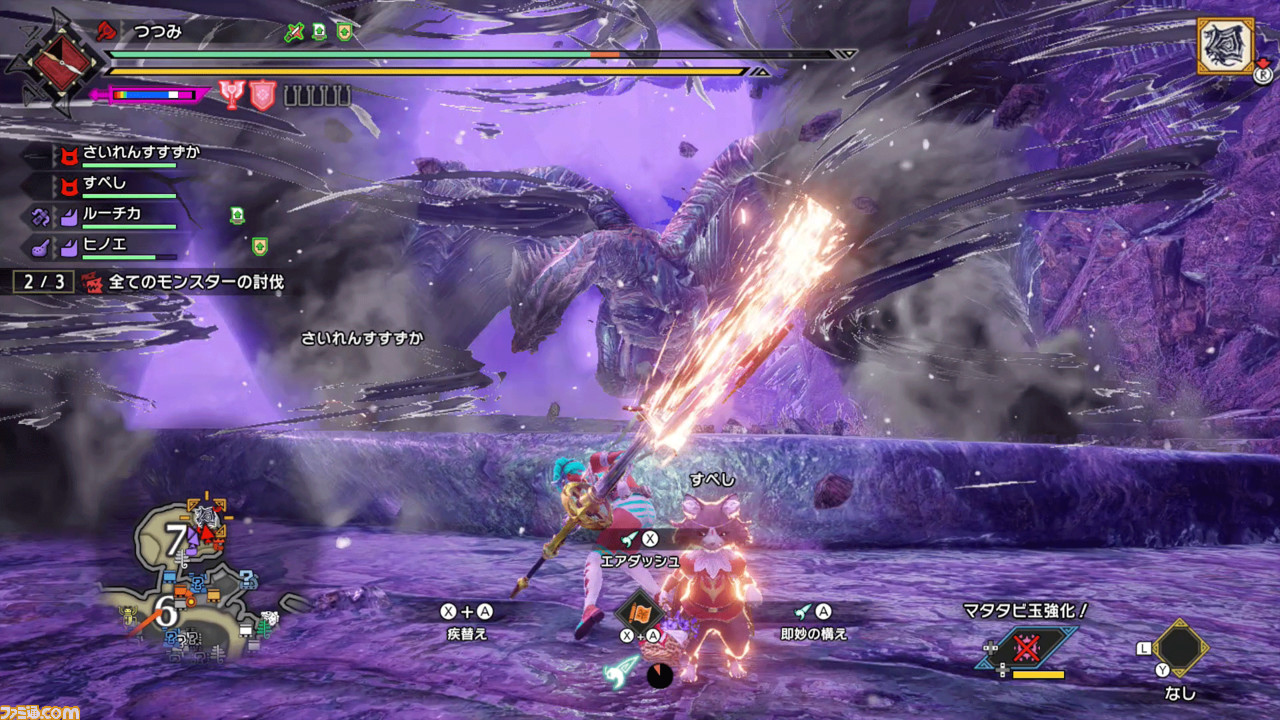Click the green shield defense buff icon
Image resolution: width=1280 pixels, height=720 pixels.
point(343,33)
